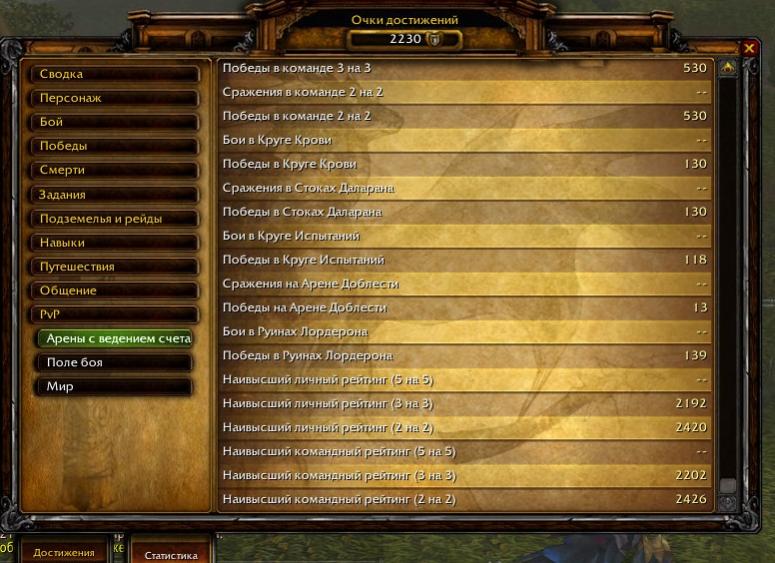Image resolution: width=775 pixels, height=563 pixels.
Task: Select the Победы в Руинах Лордерона row
Action: pyautogui.click(x=465, y=355)
